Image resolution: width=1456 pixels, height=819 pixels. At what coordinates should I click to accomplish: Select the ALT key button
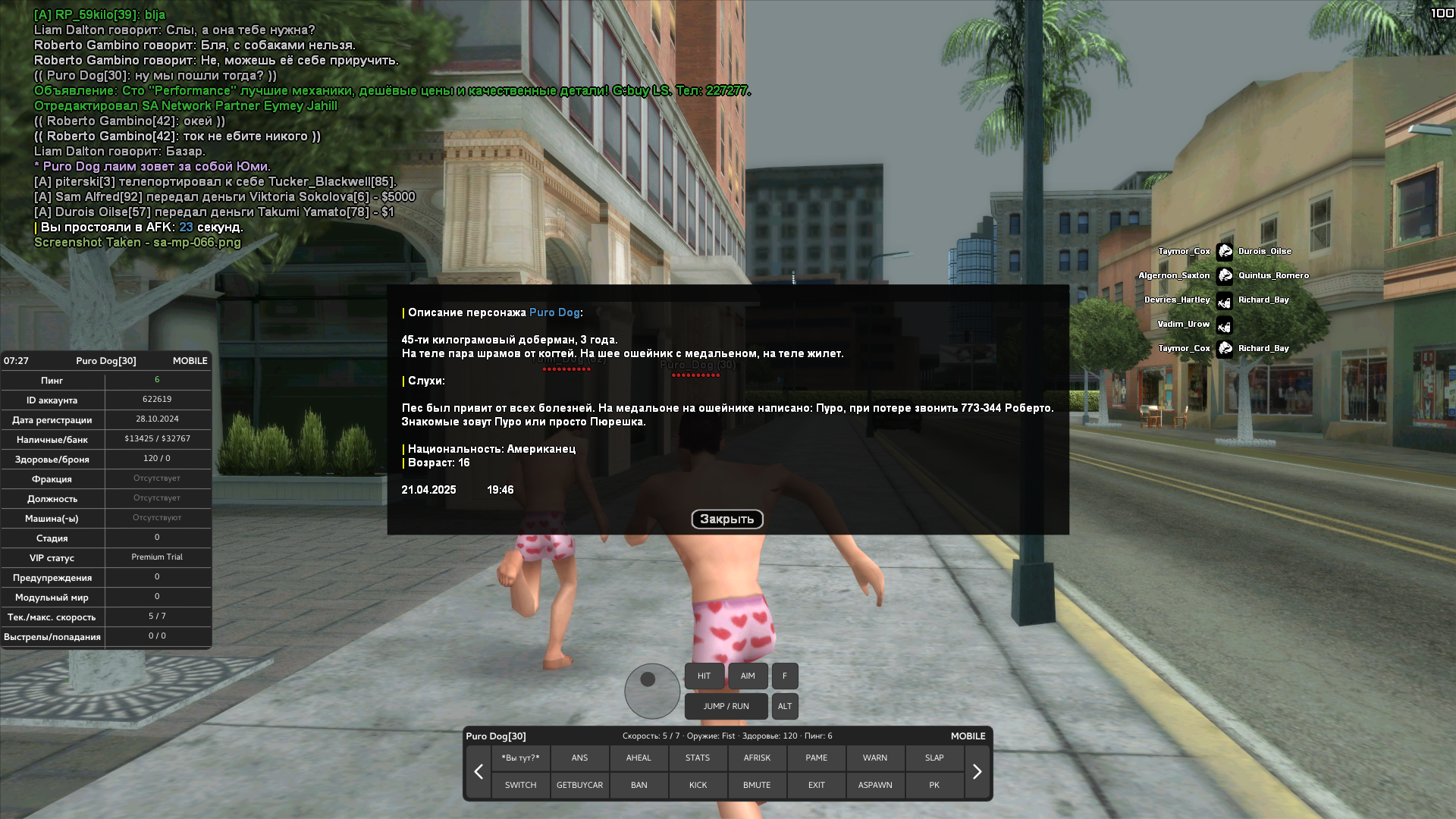pos(785,706)
